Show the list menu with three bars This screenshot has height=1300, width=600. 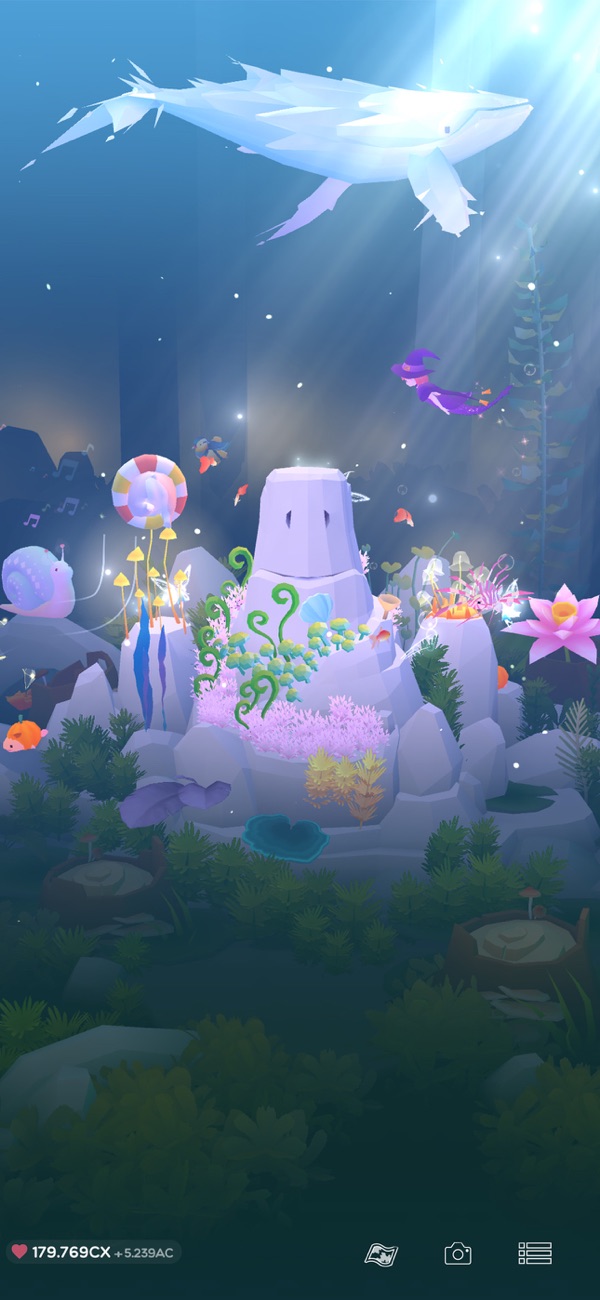click(535, 1253)
